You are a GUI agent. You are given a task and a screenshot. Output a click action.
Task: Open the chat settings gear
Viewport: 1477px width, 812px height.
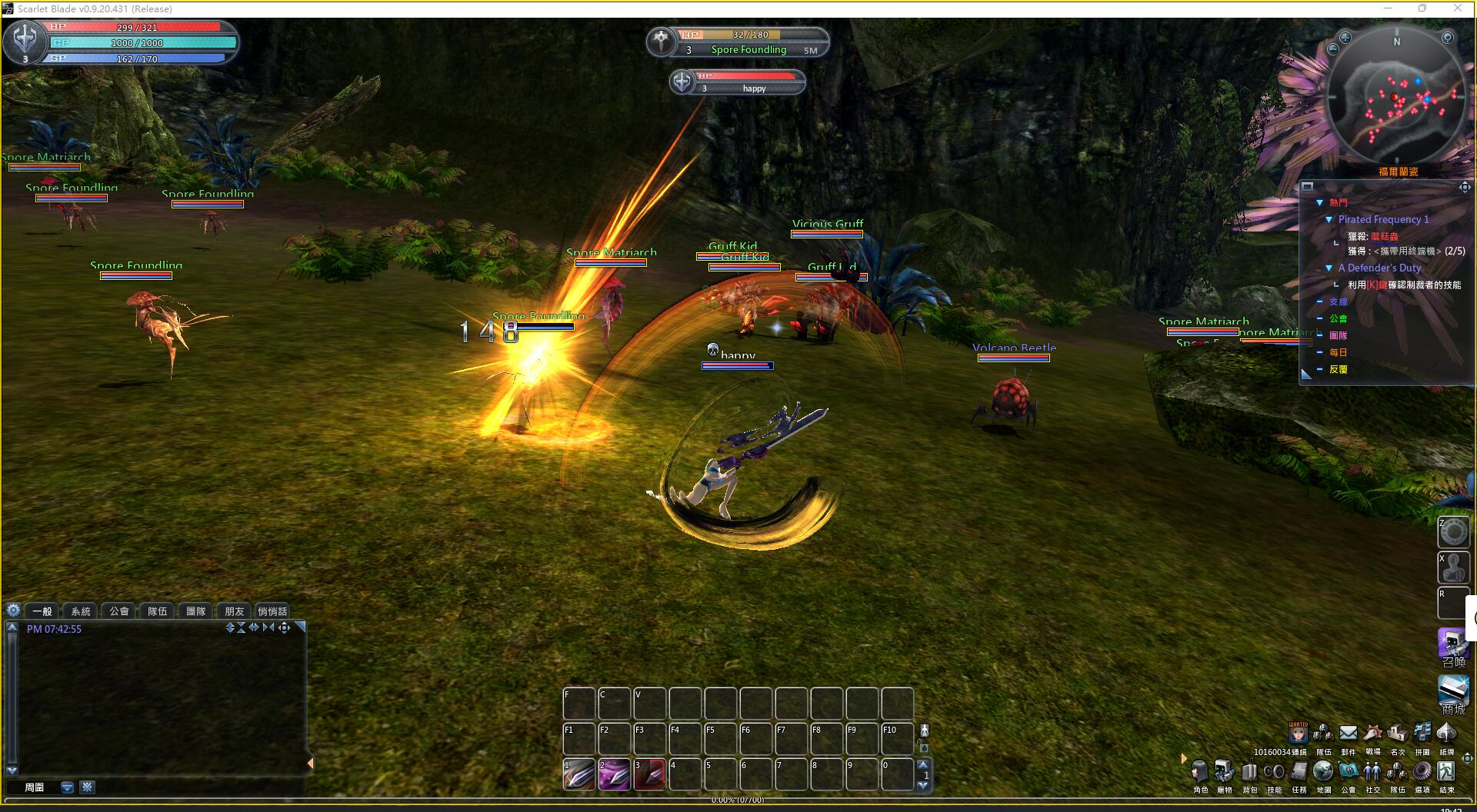click(x=13, y=611)
